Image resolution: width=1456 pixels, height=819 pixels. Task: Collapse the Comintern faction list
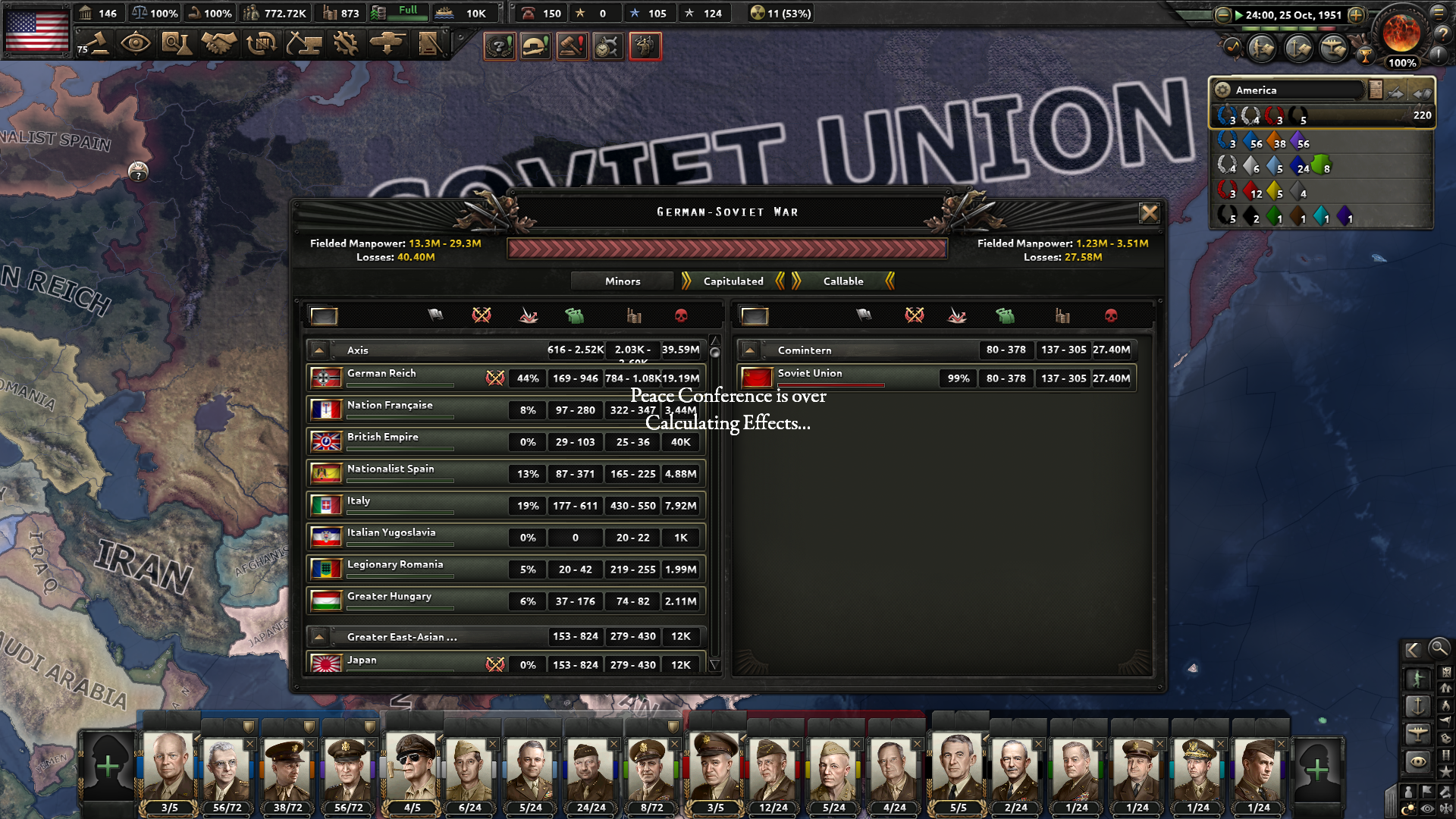(x=749, y=350)
